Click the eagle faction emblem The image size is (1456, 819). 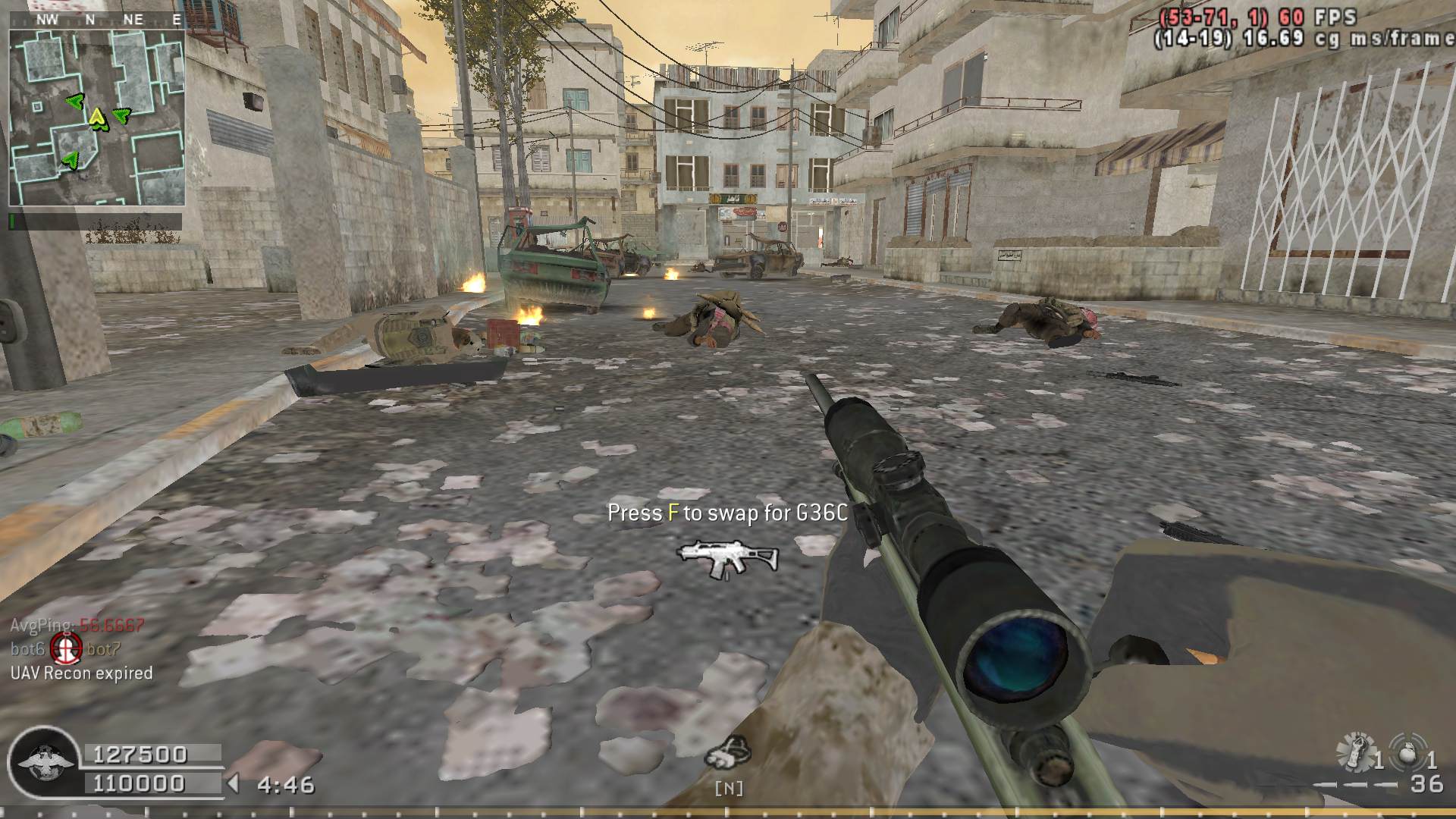coord(42,761)
